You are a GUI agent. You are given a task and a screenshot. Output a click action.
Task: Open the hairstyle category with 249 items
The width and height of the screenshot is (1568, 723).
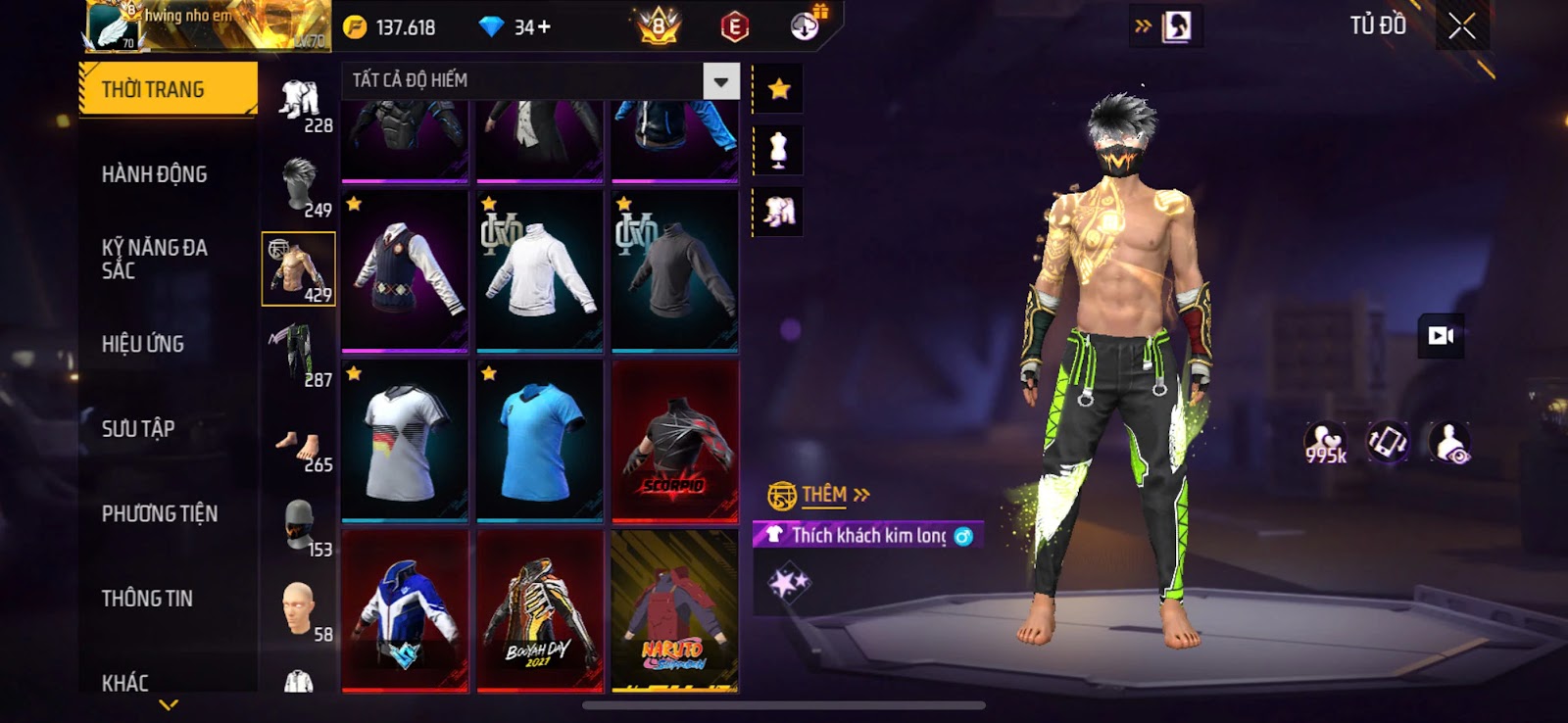pos(299,186)
